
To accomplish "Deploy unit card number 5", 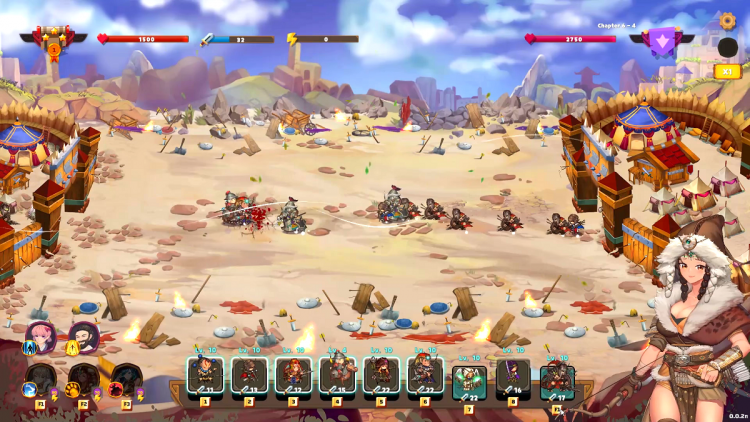I will pos(381,376).
